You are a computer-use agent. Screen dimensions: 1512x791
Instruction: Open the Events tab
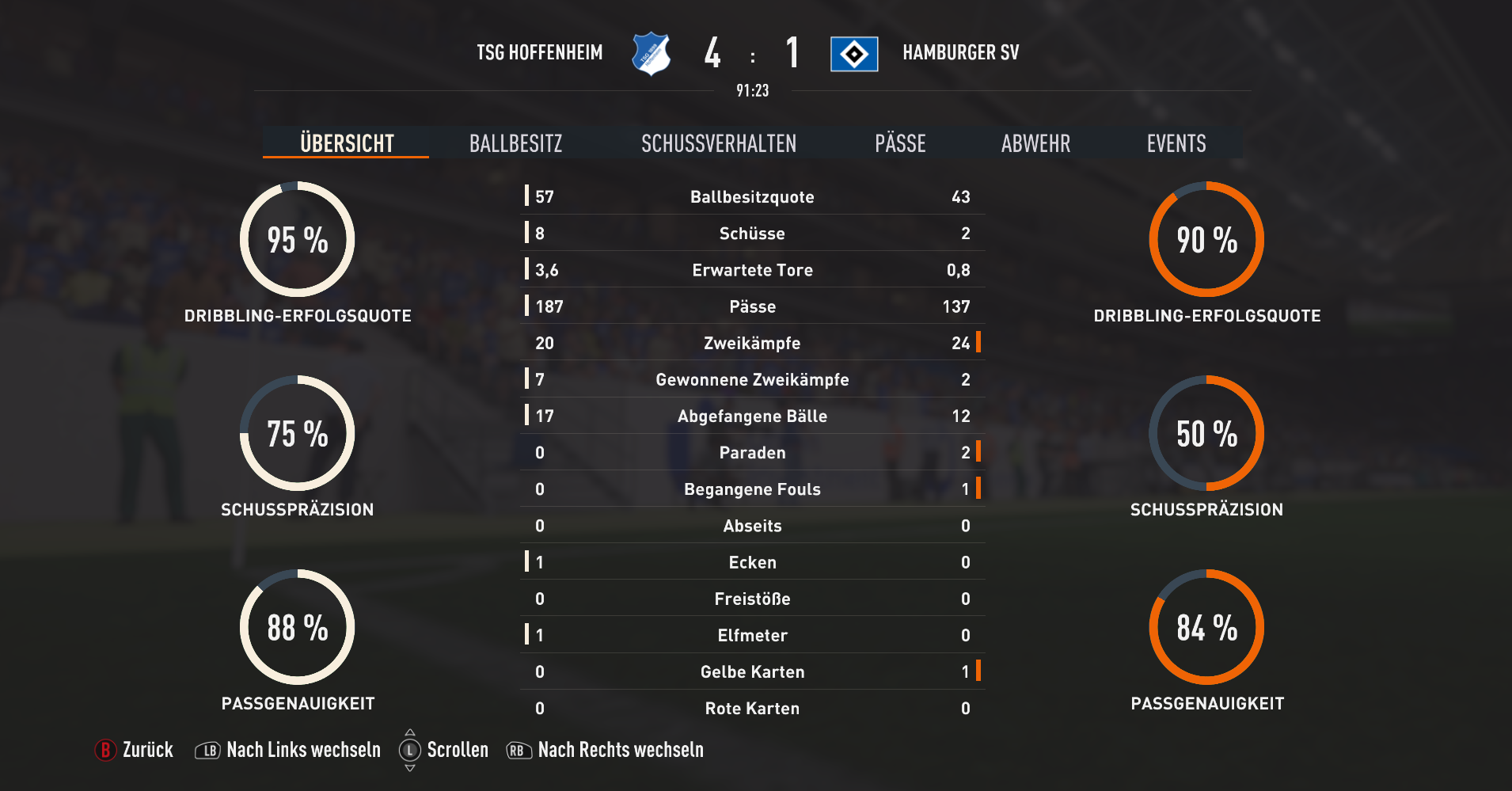[x=1176, y=143]
